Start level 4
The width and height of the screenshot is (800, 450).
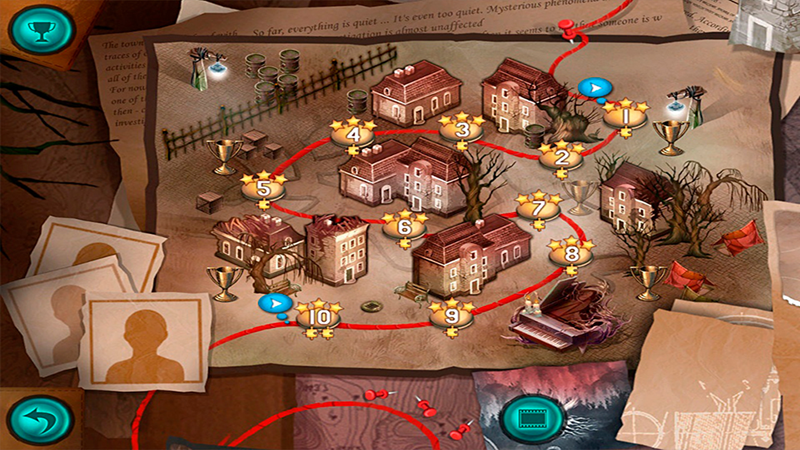click(x=353, y=134)
